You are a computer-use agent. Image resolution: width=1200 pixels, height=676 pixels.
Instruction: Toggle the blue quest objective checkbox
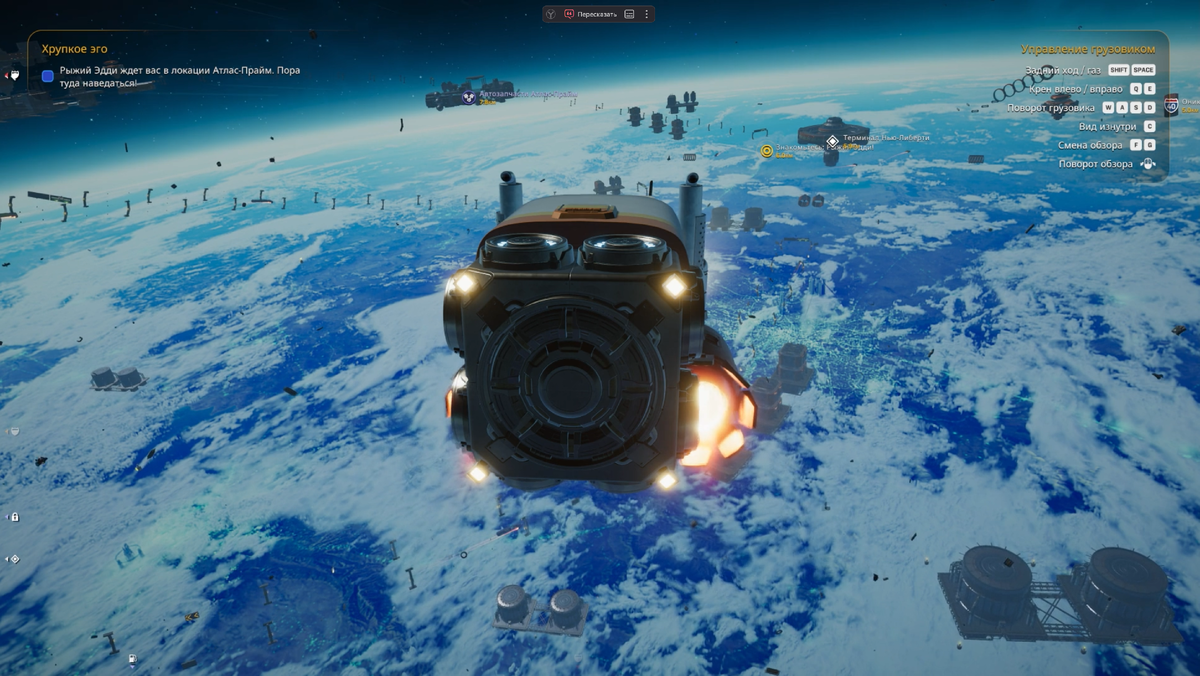[x=48, y=76]
